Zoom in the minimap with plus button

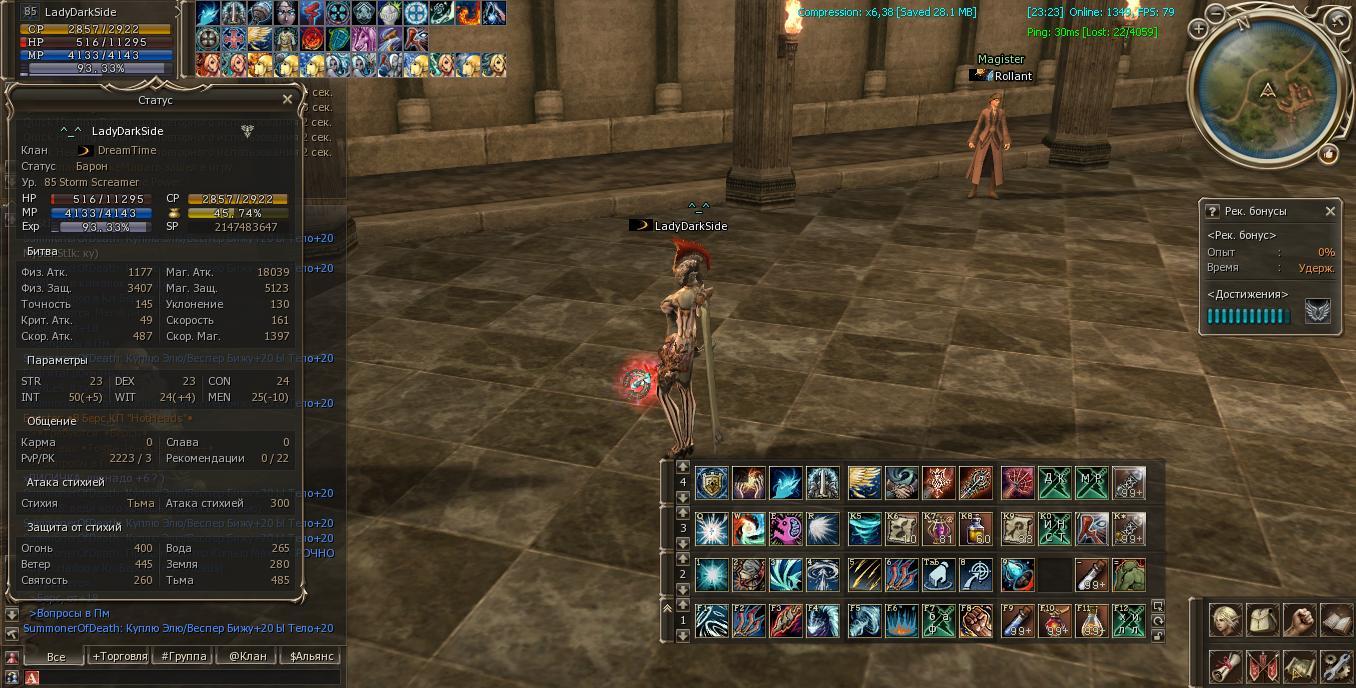coord(1198,29)
